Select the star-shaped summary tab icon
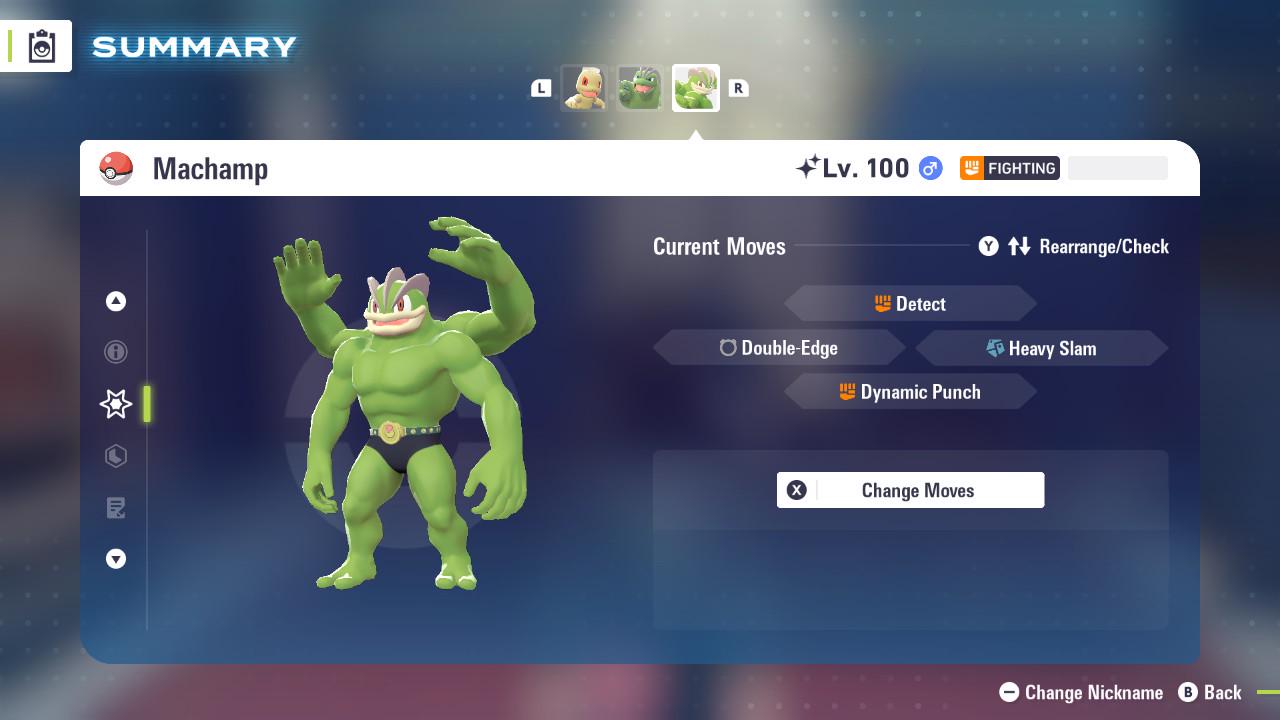 click(115, 404)
